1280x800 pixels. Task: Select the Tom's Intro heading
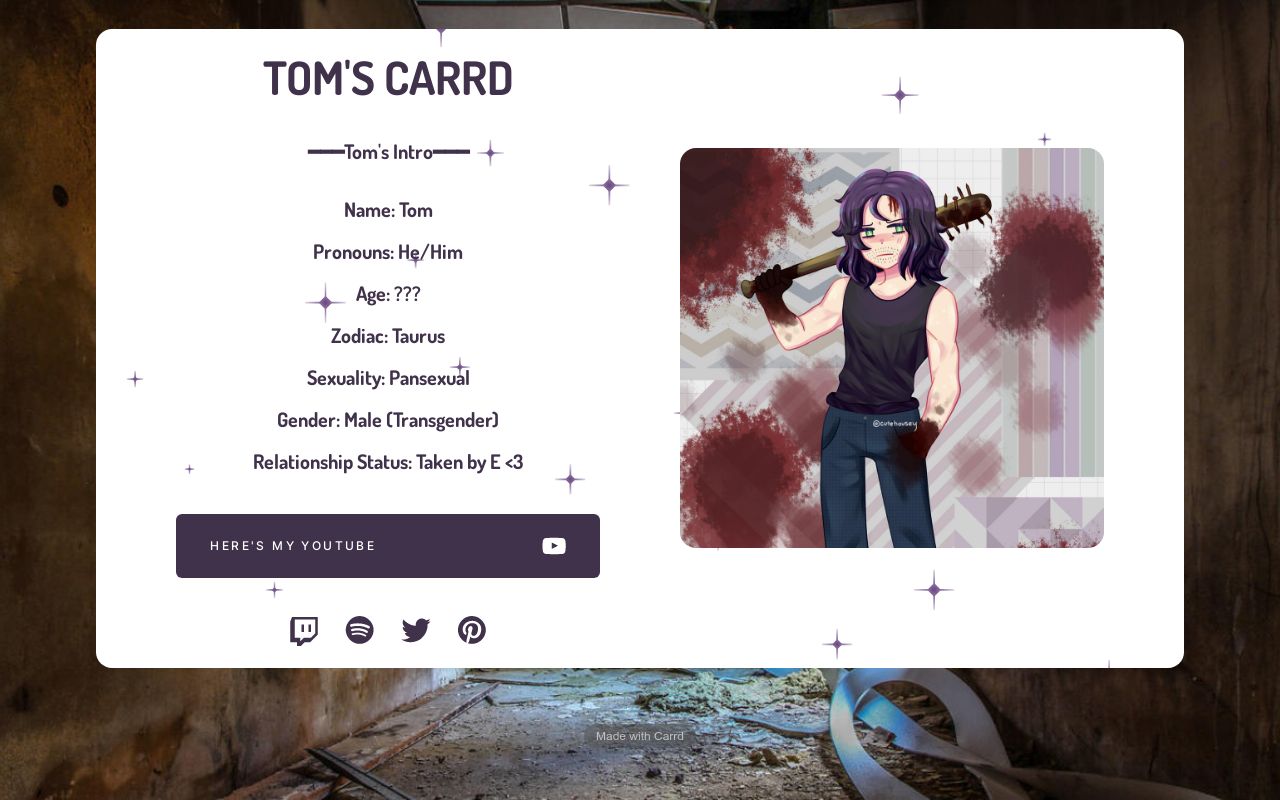pos(388,151)
